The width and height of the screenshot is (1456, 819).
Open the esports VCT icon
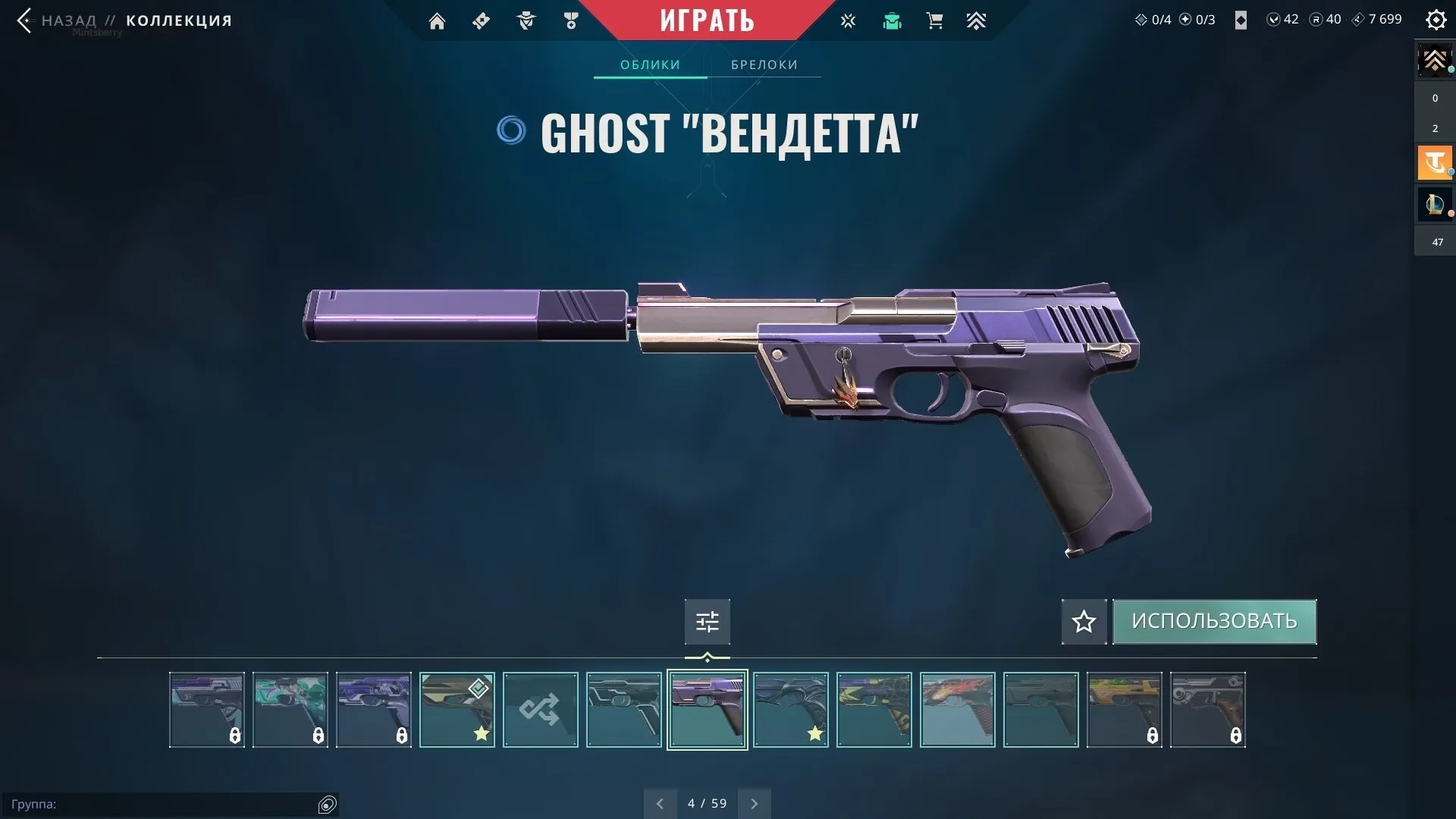click(x=847, y=20)
